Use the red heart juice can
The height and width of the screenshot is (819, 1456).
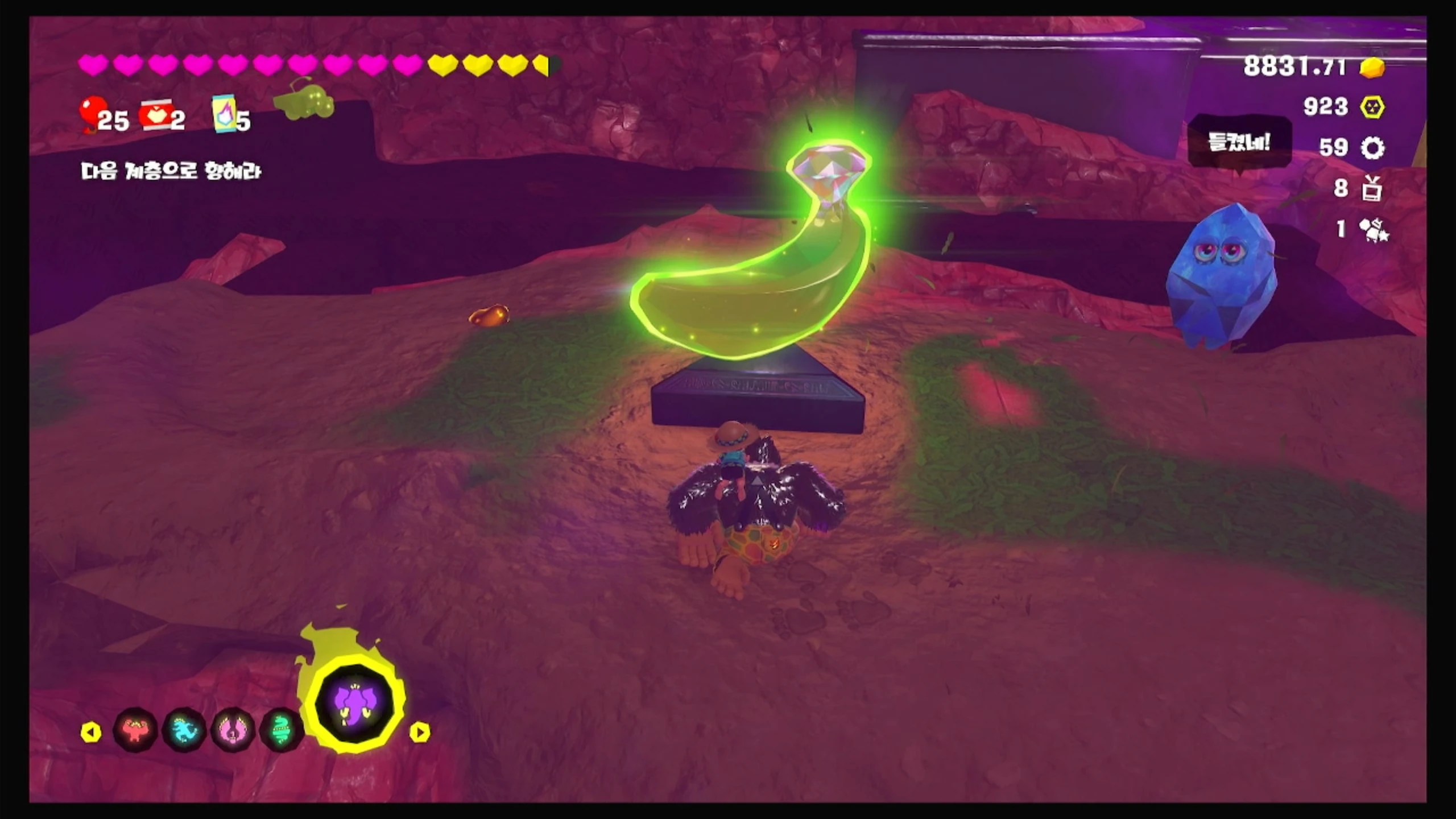(155, 115)
